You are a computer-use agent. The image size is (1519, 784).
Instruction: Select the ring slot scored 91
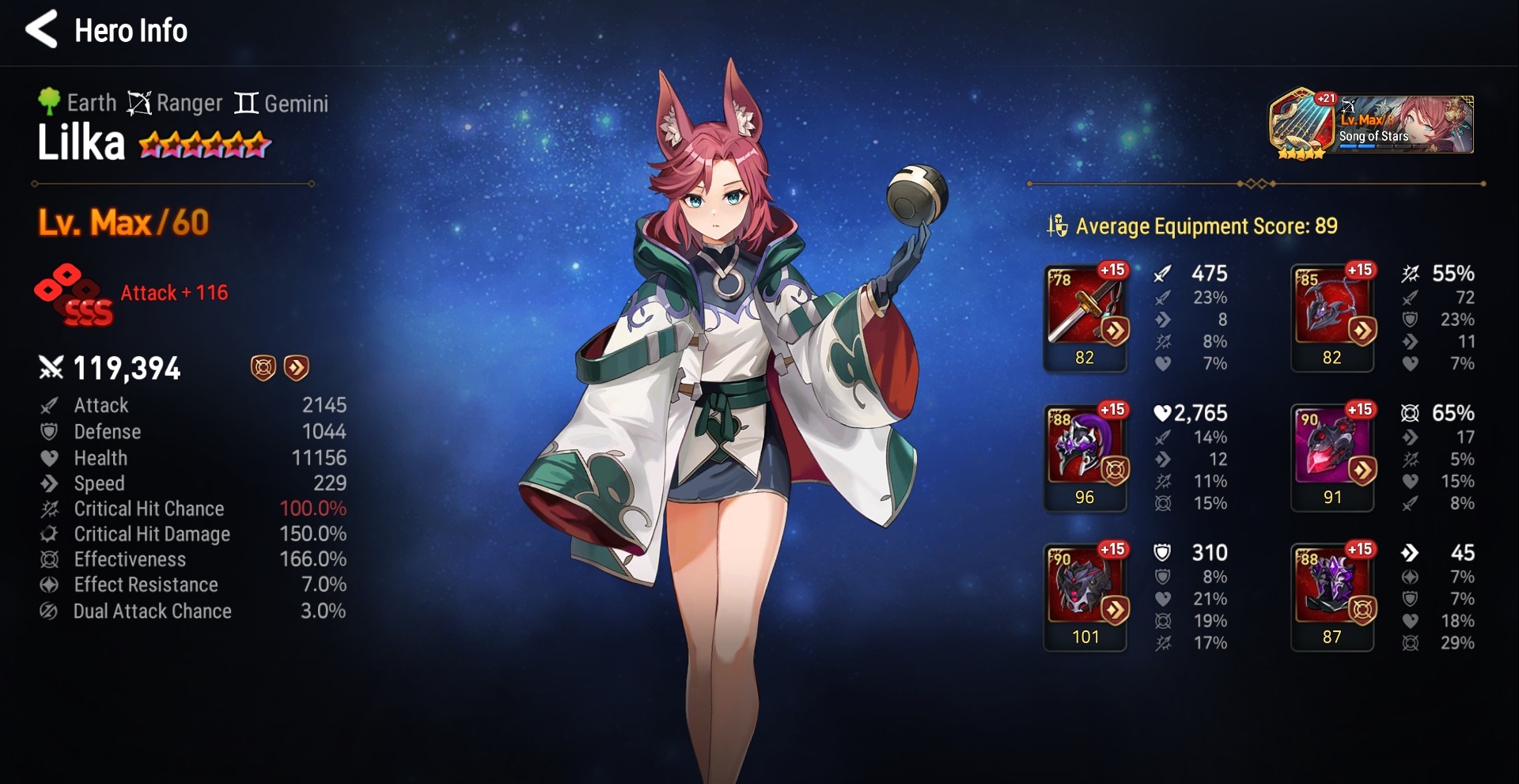1332,456
